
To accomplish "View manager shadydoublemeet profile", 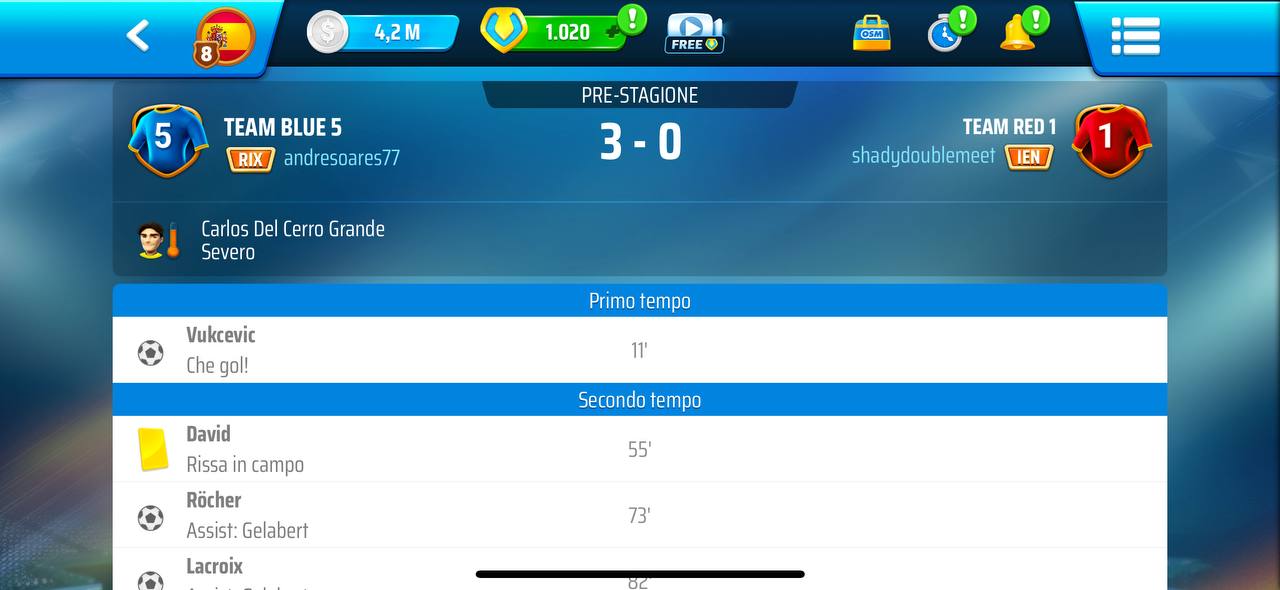I will click(x=923, y=156).
